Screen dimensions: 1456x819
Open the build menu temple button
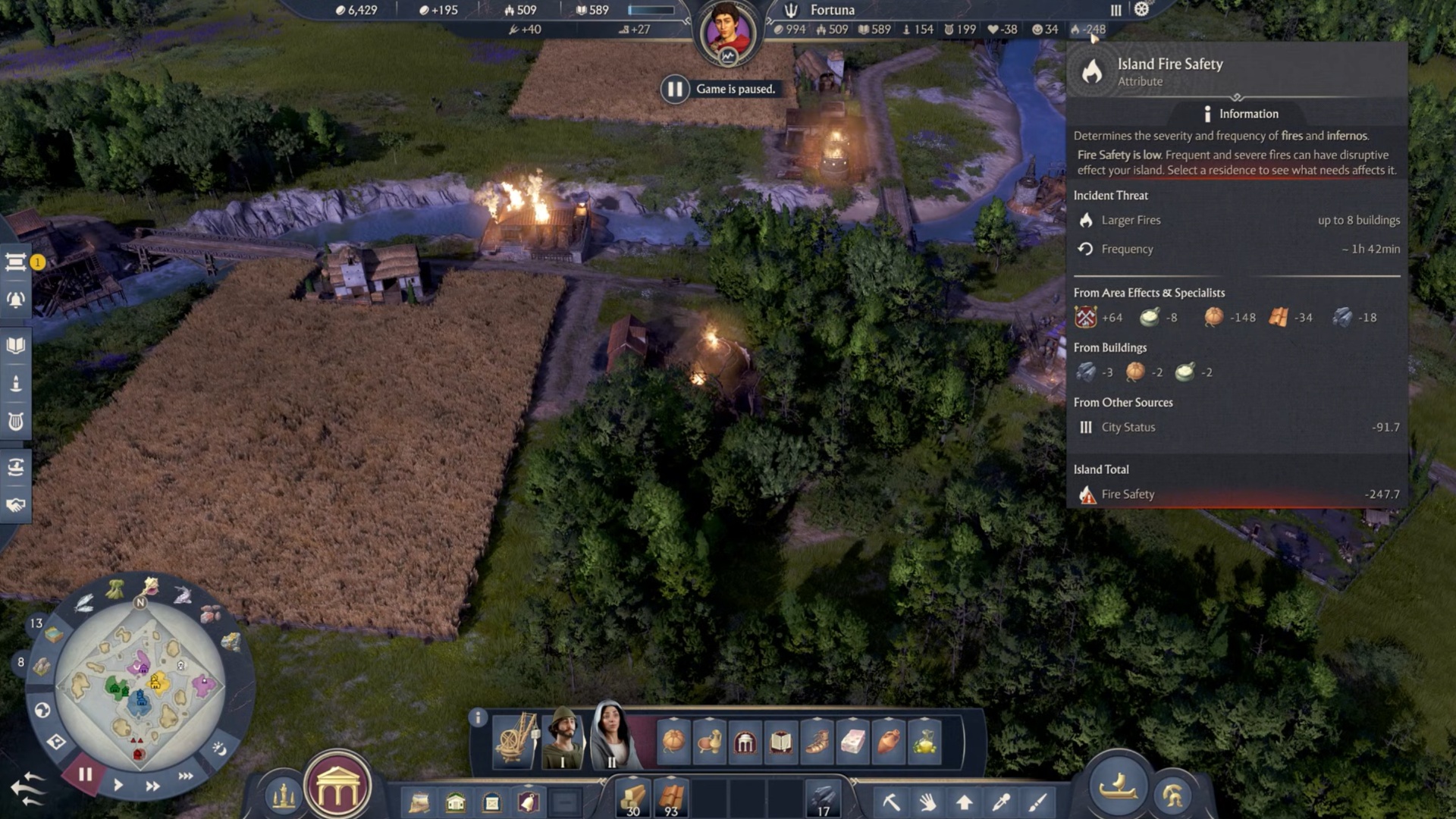(337, 789)
